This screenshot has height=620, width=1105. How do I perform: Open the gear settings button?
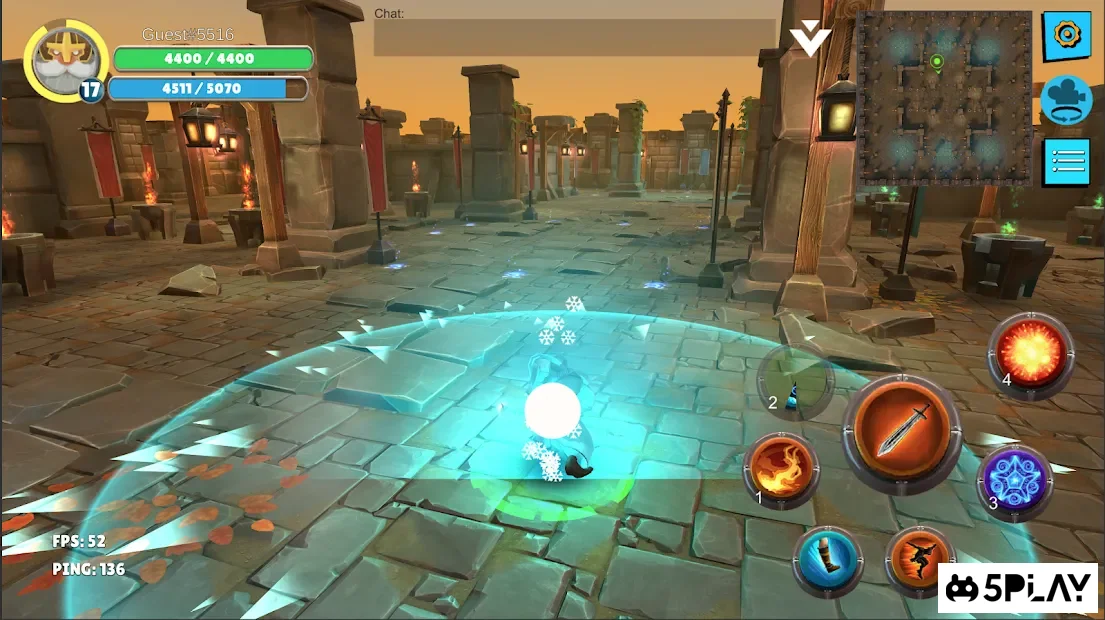click(1066, 36)
